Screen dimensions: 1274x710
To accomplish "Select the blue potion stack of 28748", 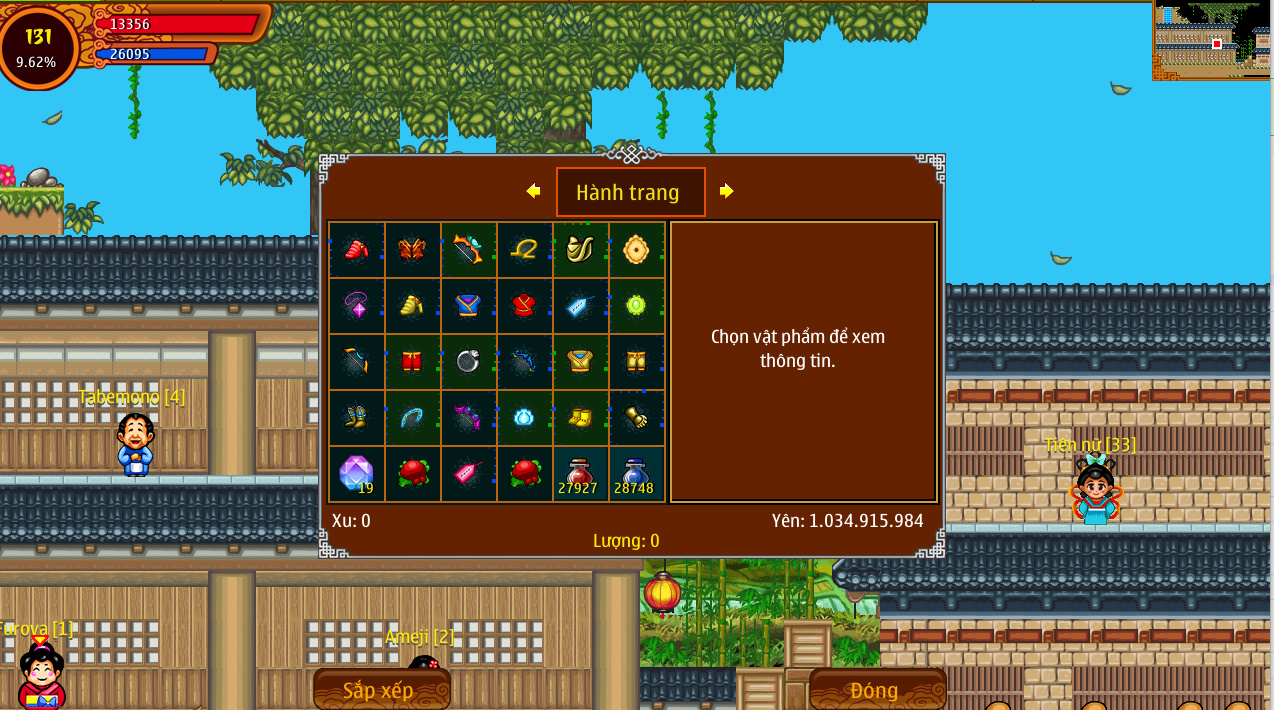I will click(x=636, y=474).
